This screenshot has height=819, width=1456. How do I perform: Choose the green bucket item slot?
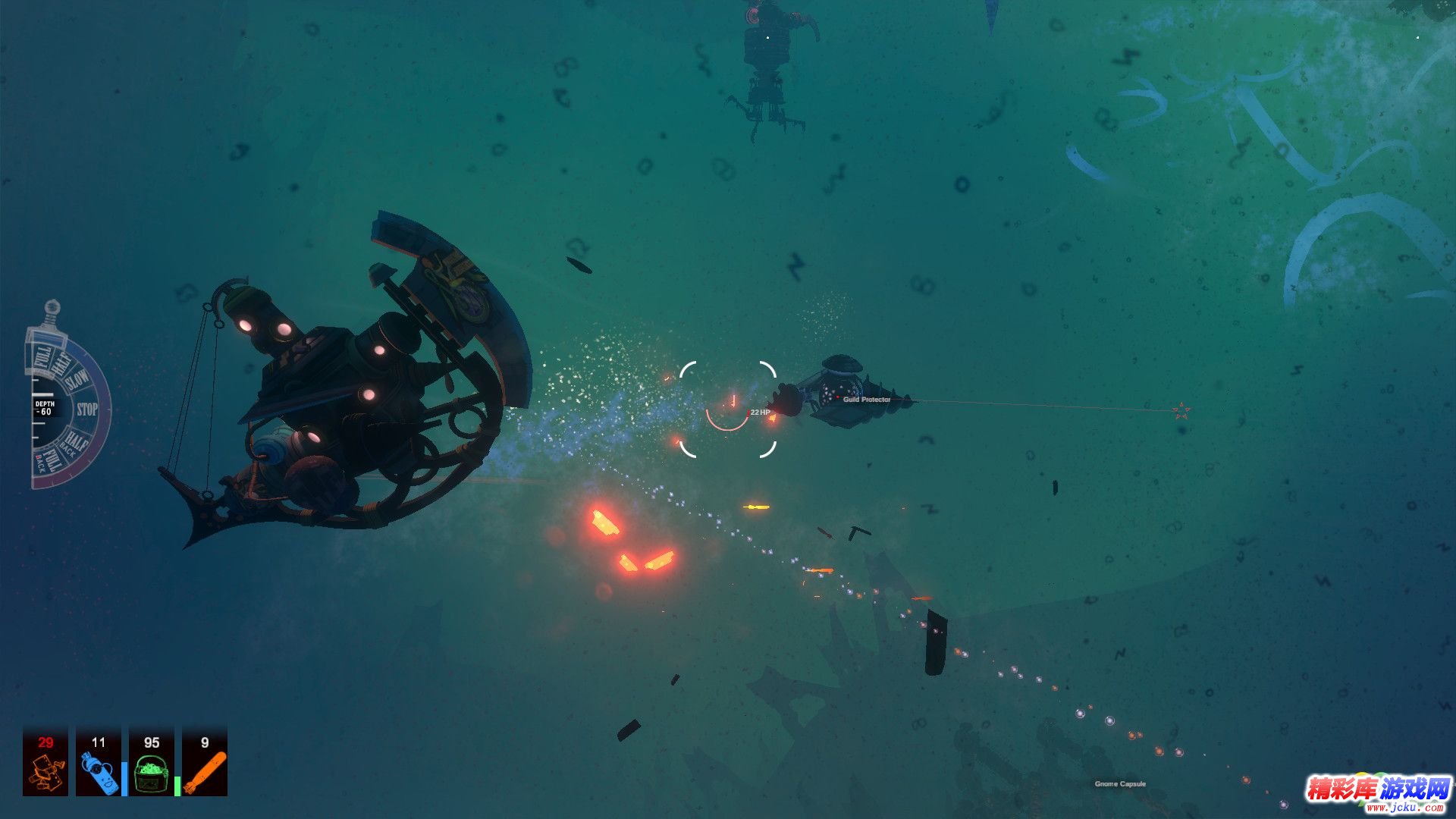[152, 761]
